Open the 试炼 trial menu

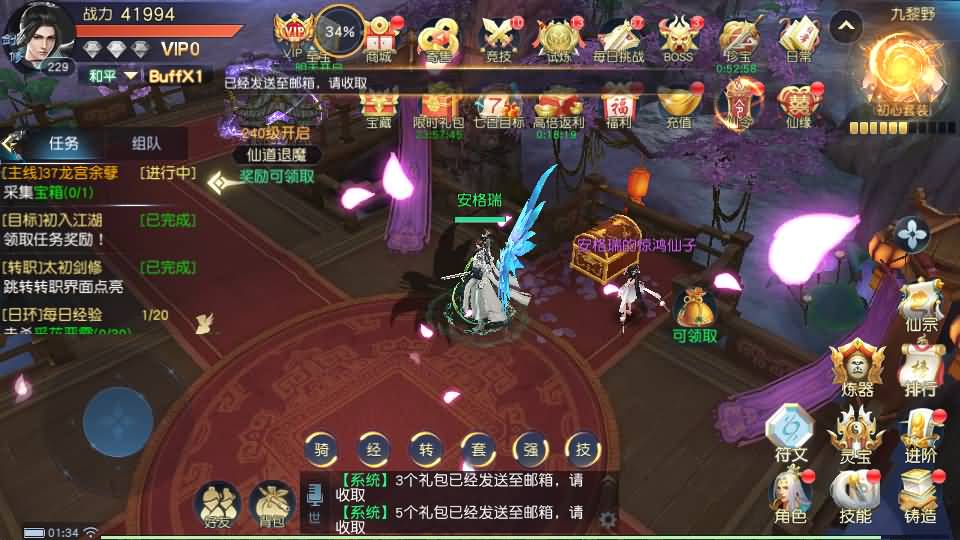tap(557, 39)
